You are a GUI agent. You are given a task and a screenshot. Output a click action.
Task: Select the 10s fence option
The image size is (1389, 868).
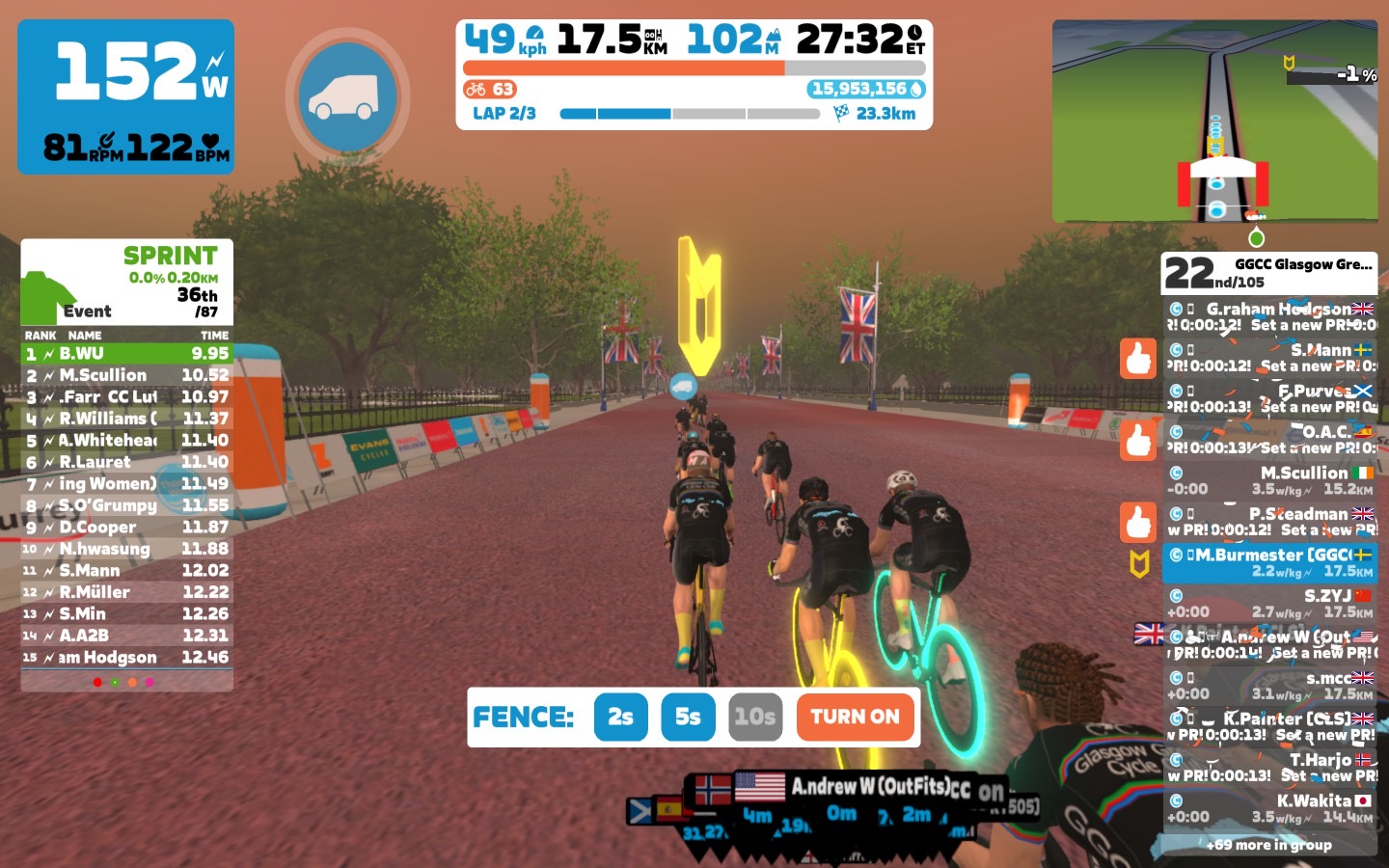click(754, 717)
